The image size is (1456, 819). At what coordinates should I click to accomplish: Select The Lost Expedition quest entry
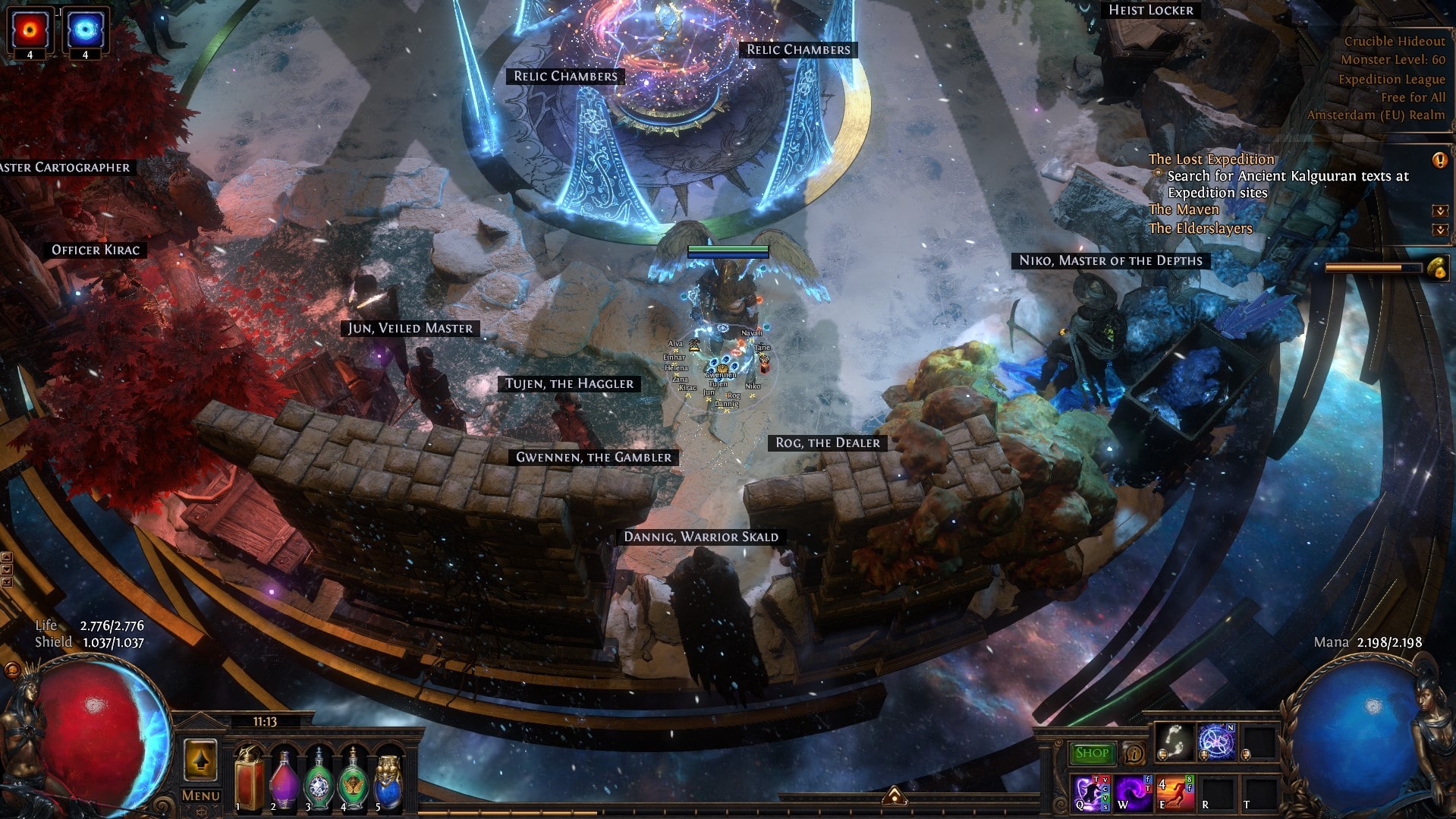pyautogui.click(x=1211, y=159)
